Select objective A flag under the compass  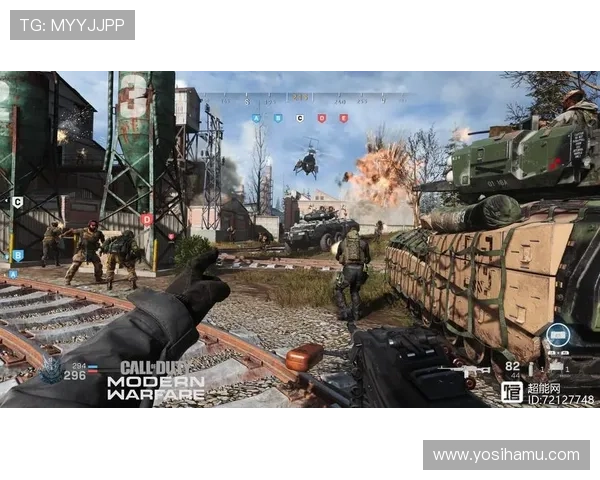[x=256, y=118]
